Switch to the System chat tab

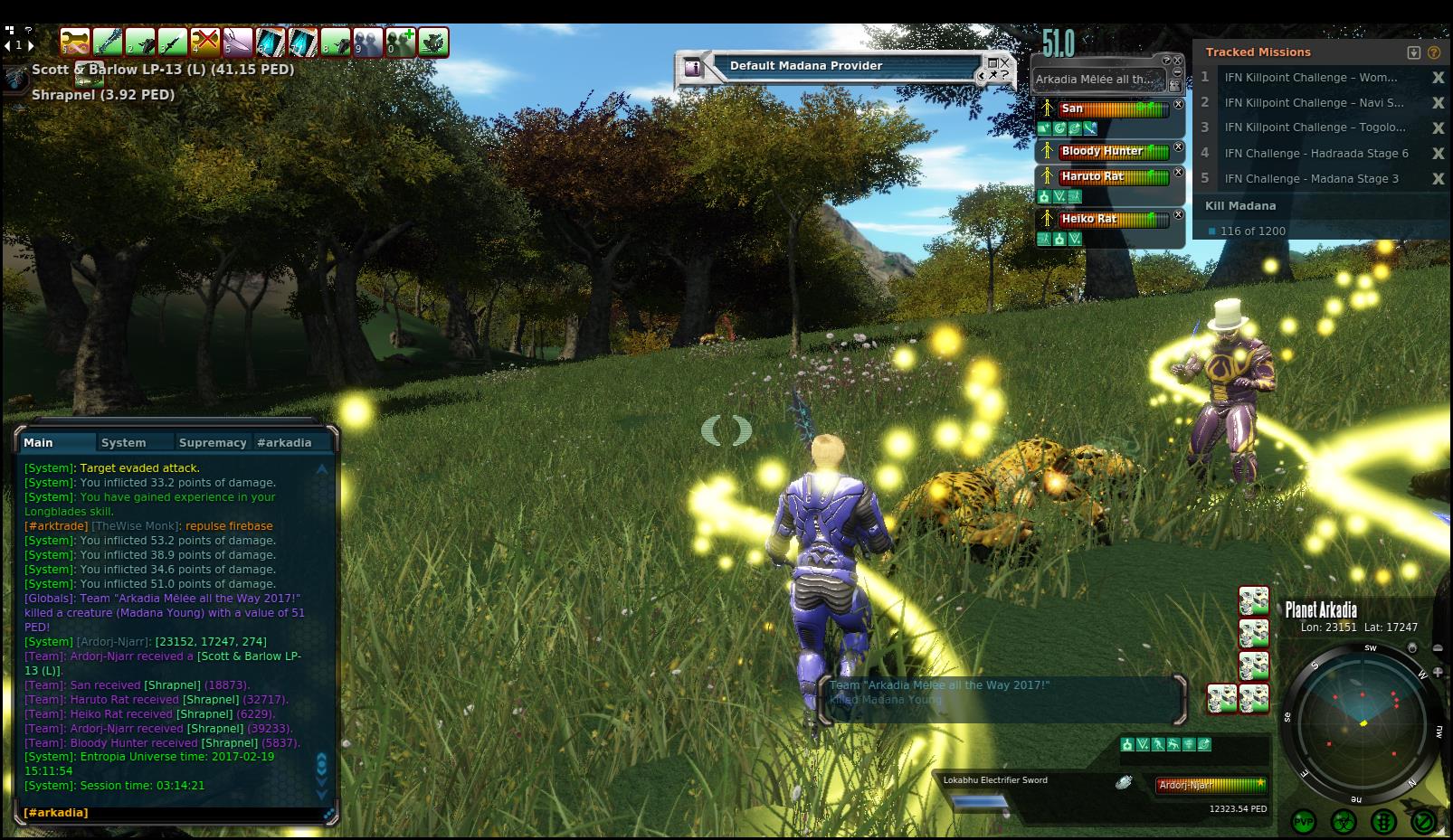click(x=124, y=442)
